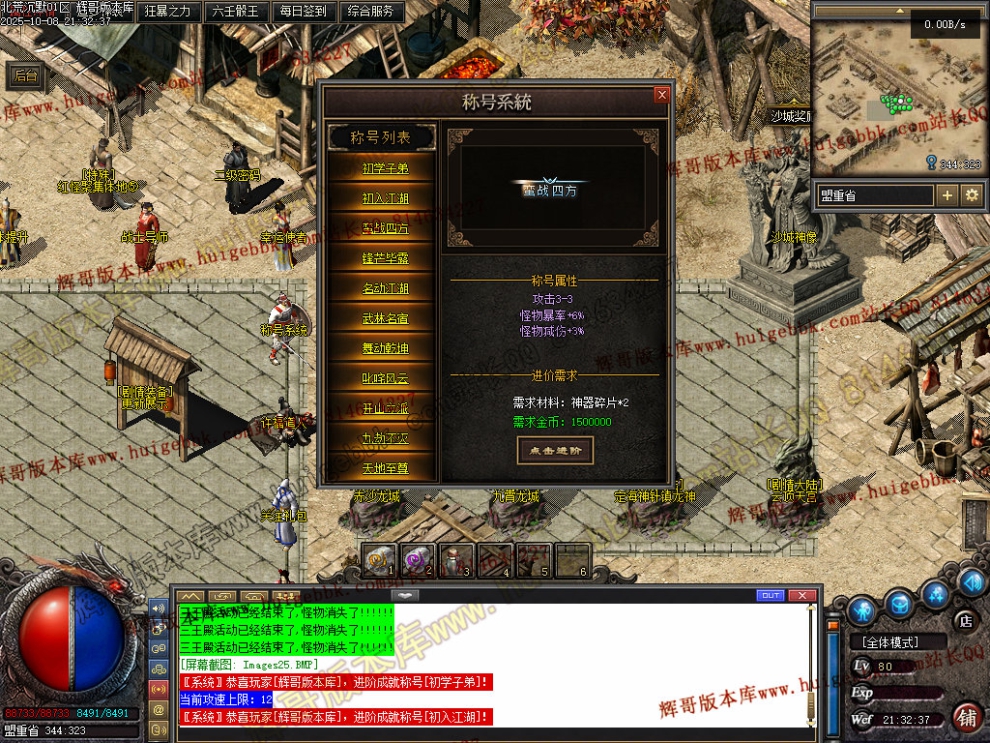
Task: Open the gear settings beside map name
Action: (971, 195)
